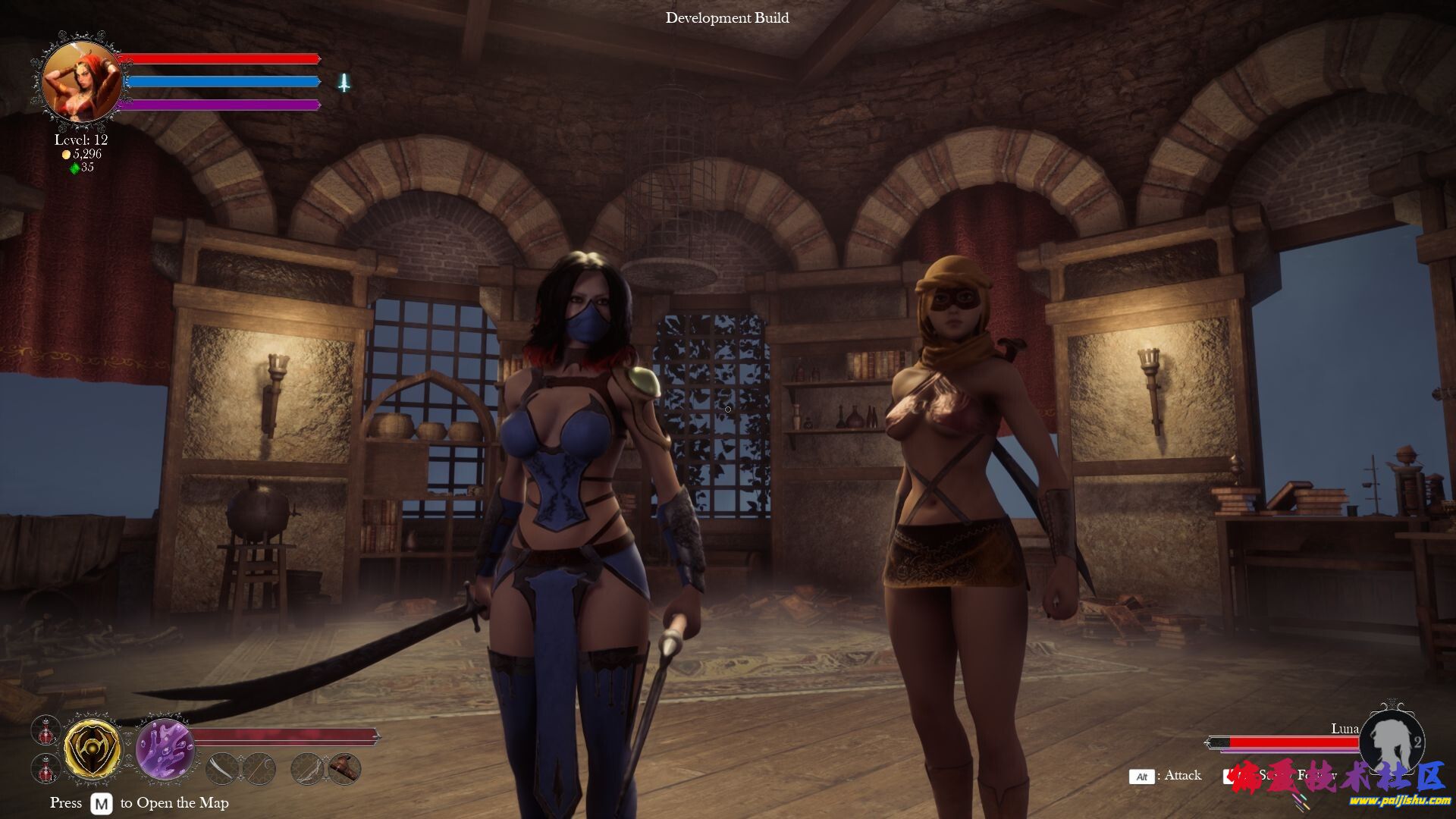Use the lower red potion slot

(46, 769)
